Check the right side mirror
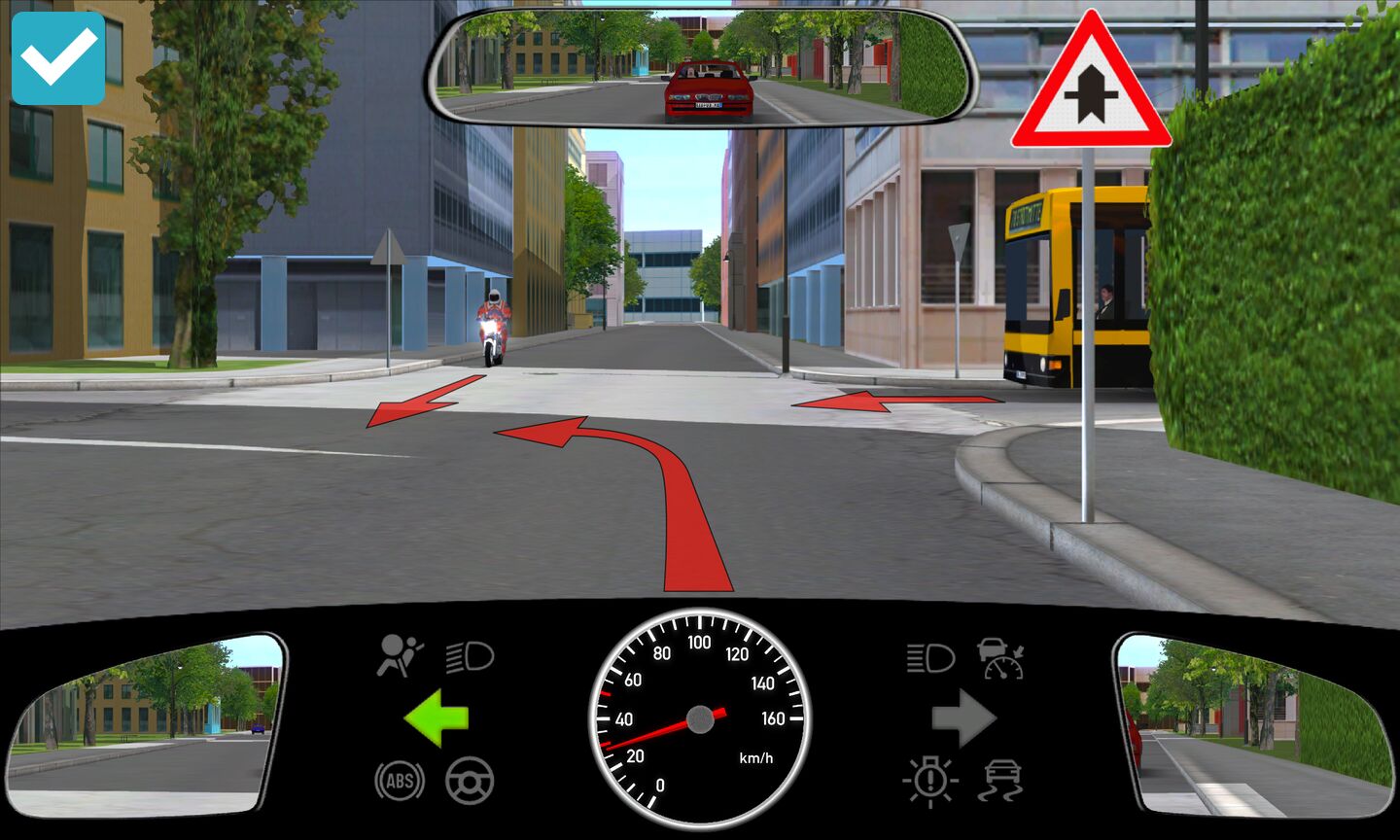This screenshot has width=1400, height=840. pos(1254,724)
